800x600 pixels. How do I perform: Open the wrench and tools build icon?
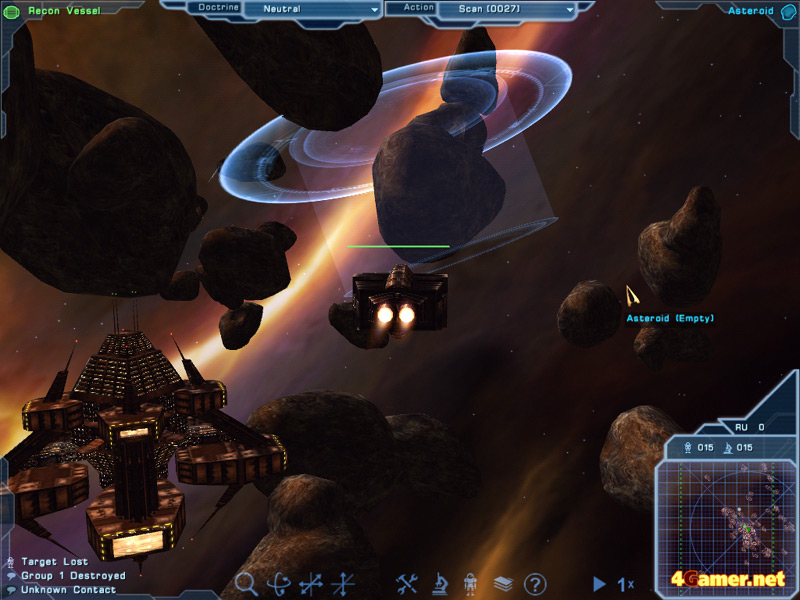(x=407, y=583)
